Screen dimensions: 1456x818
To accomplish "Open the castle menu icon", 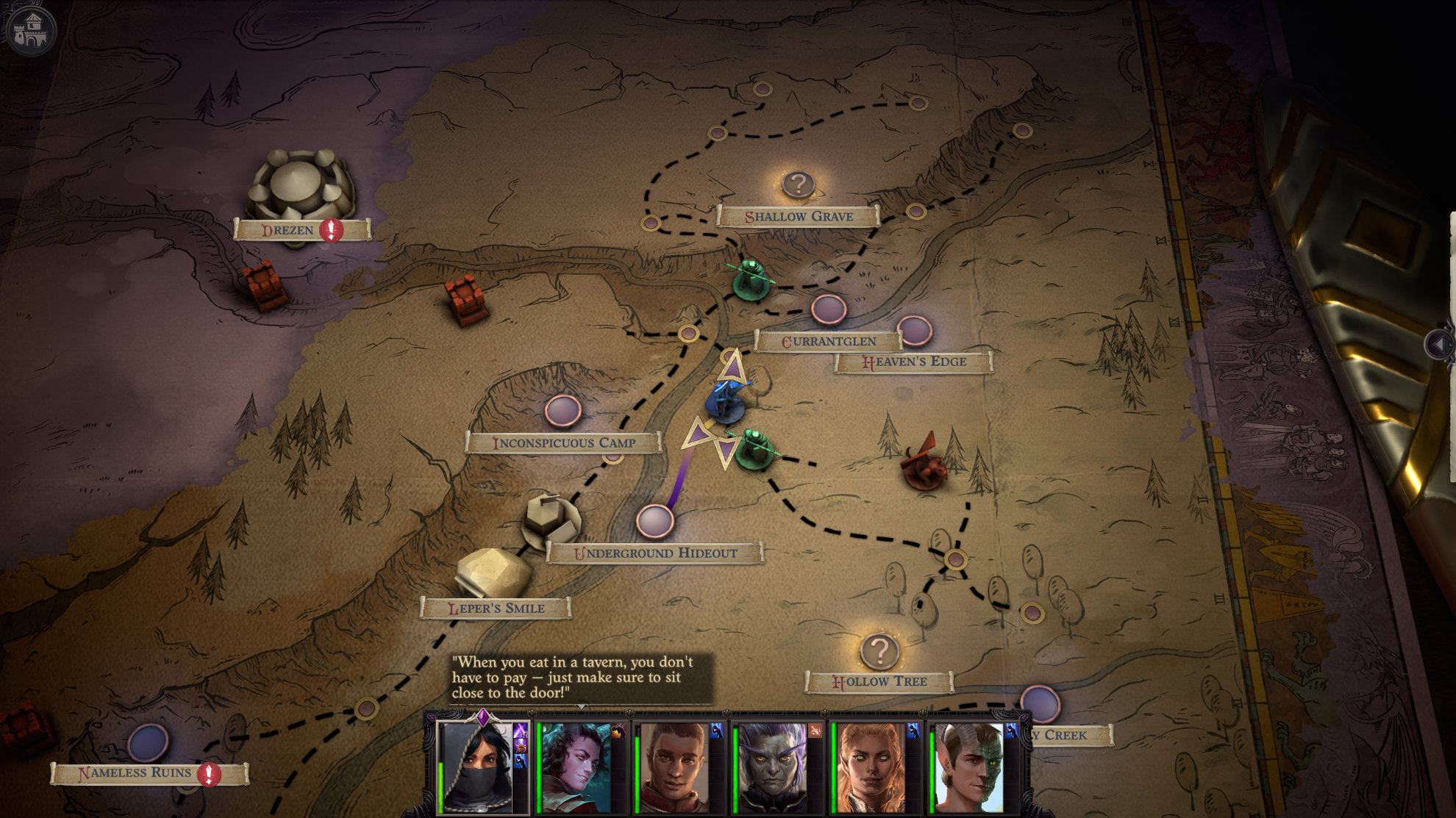I will (31, 31).
